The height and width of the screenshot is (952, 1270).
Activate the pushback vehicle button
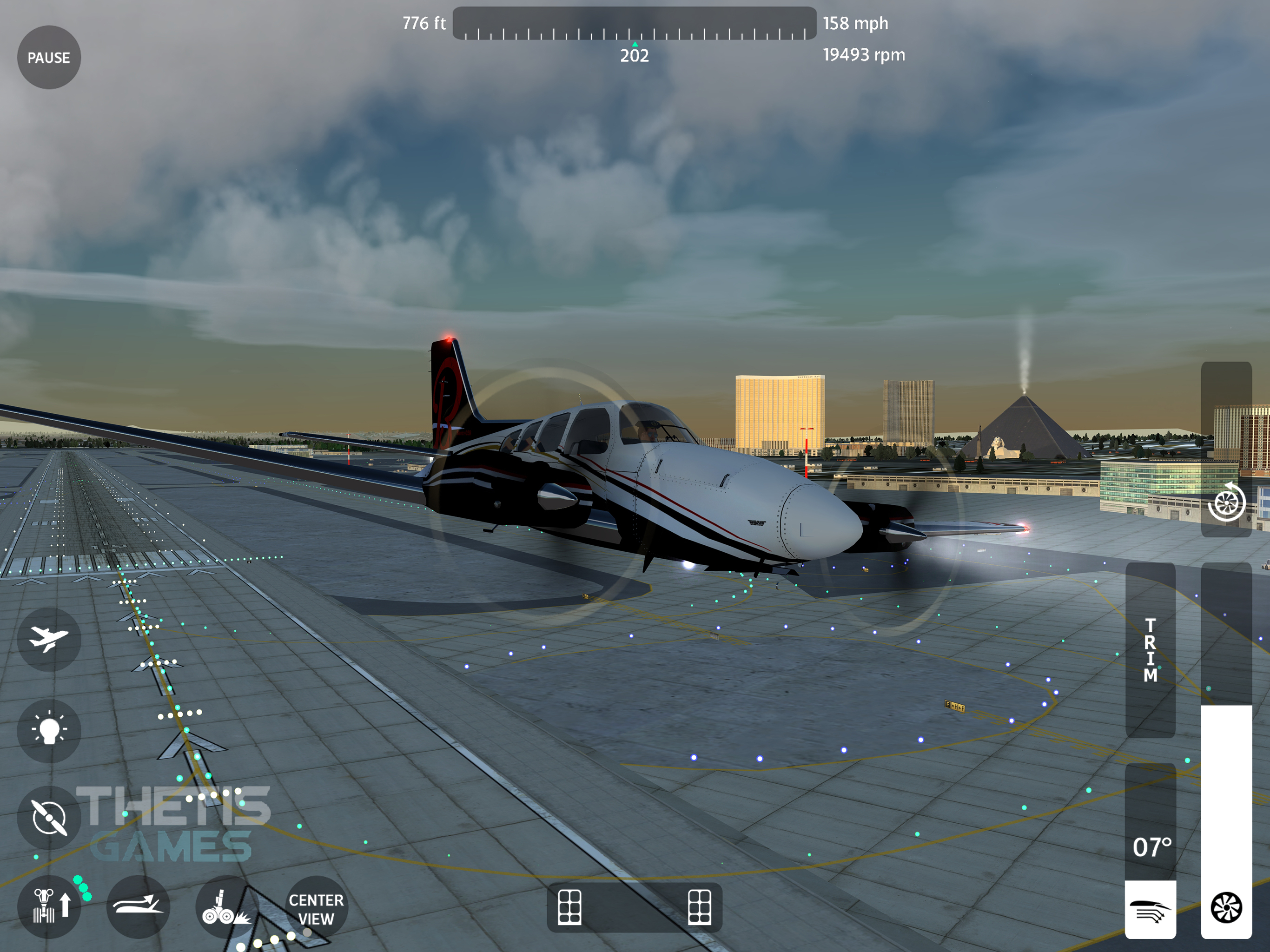pyautogui.click(x=50, y=906)
